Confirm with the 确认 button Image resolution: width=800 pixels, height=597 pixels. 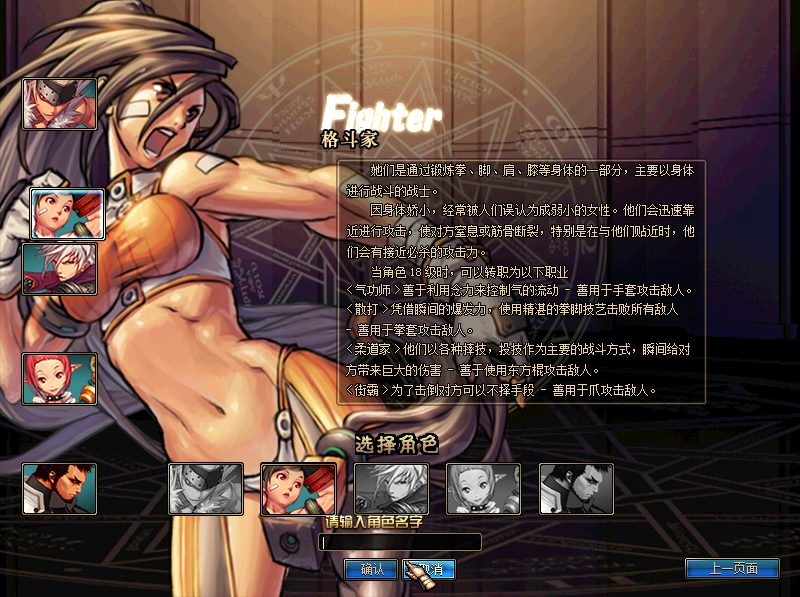pyautogui.click(x=370, y=569)
